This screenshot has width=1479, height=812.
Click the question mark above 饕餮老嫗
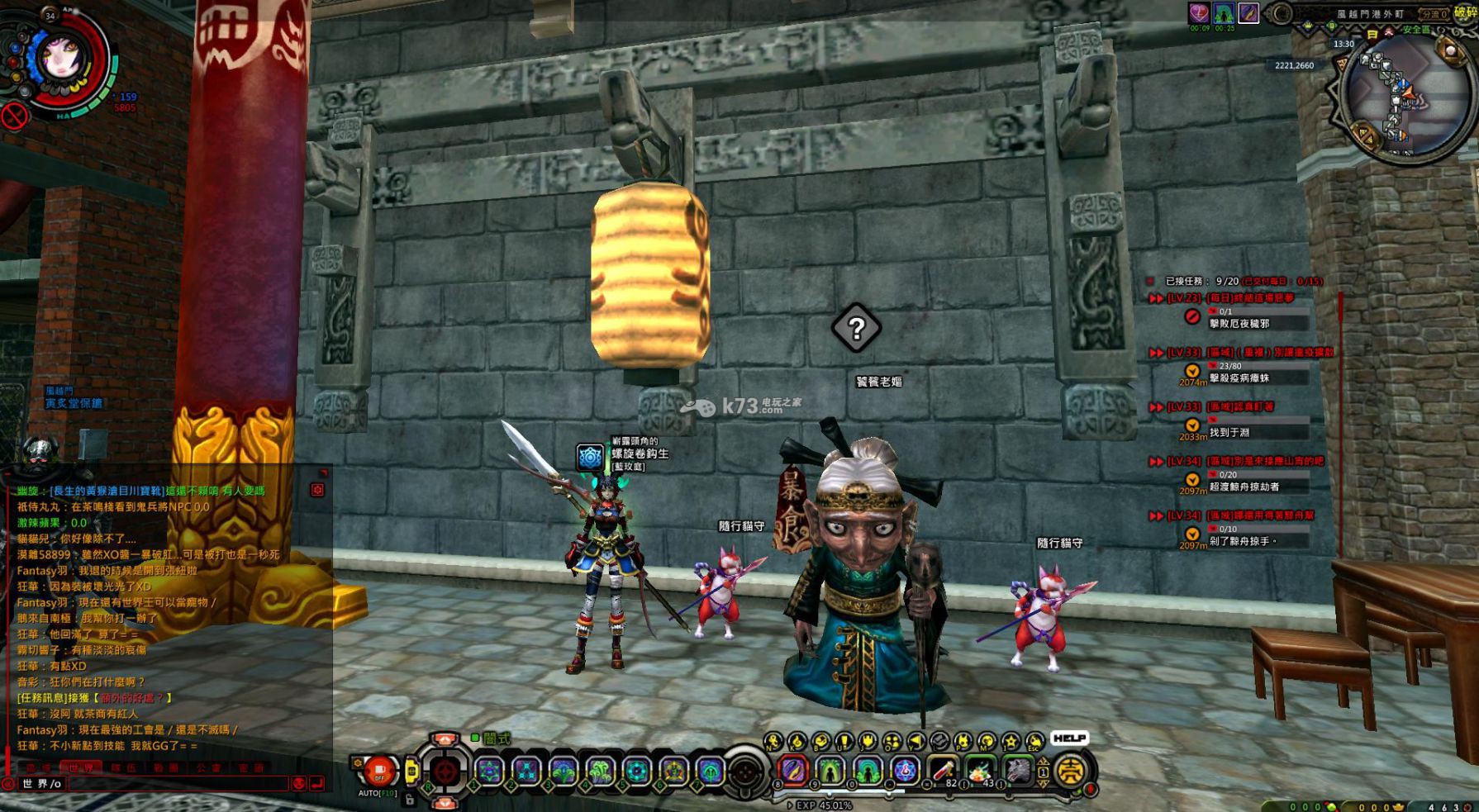(x=857, y=329)
